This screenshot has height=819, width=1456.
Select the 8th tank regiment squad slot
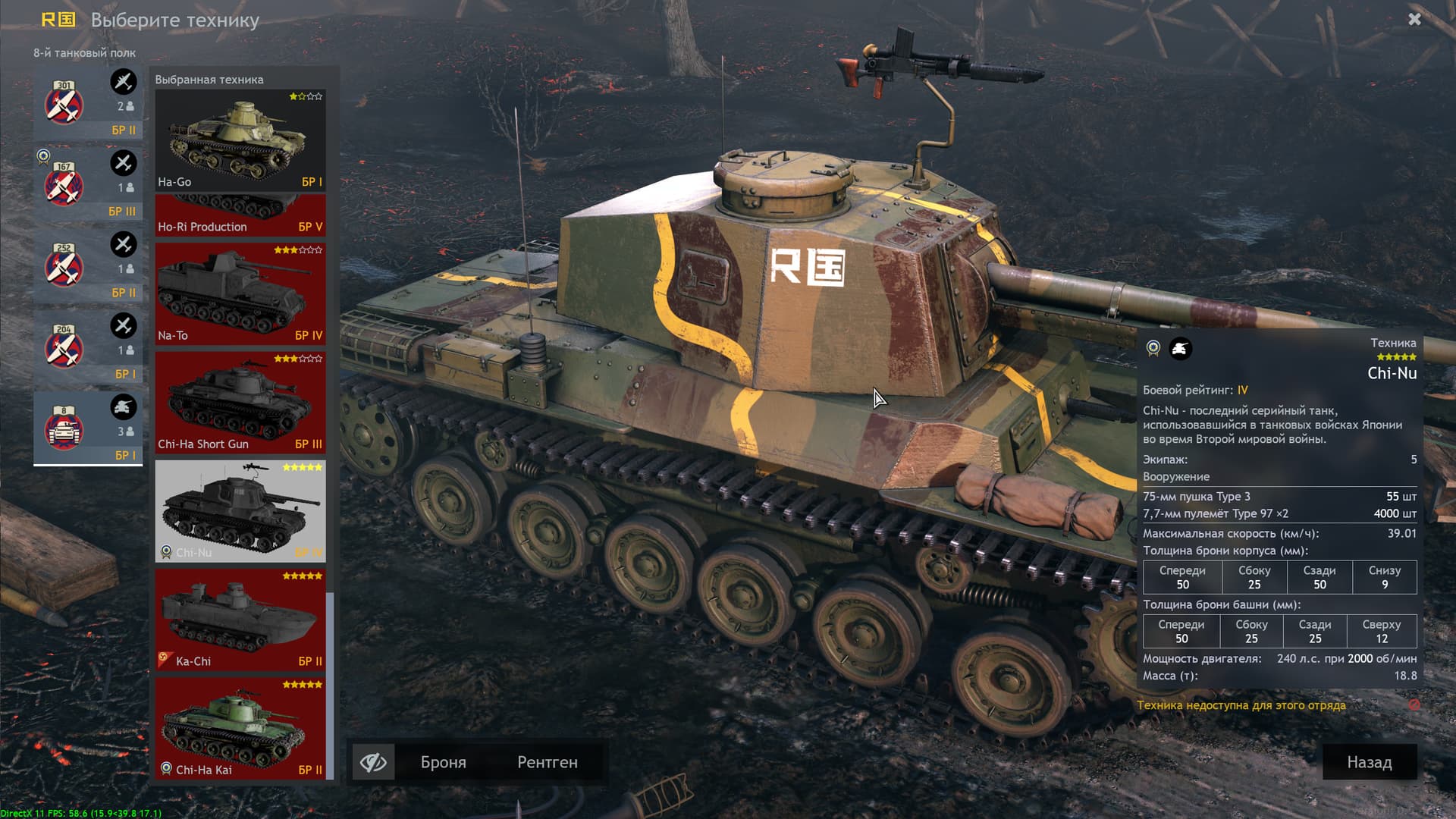(x=88, y=428)
